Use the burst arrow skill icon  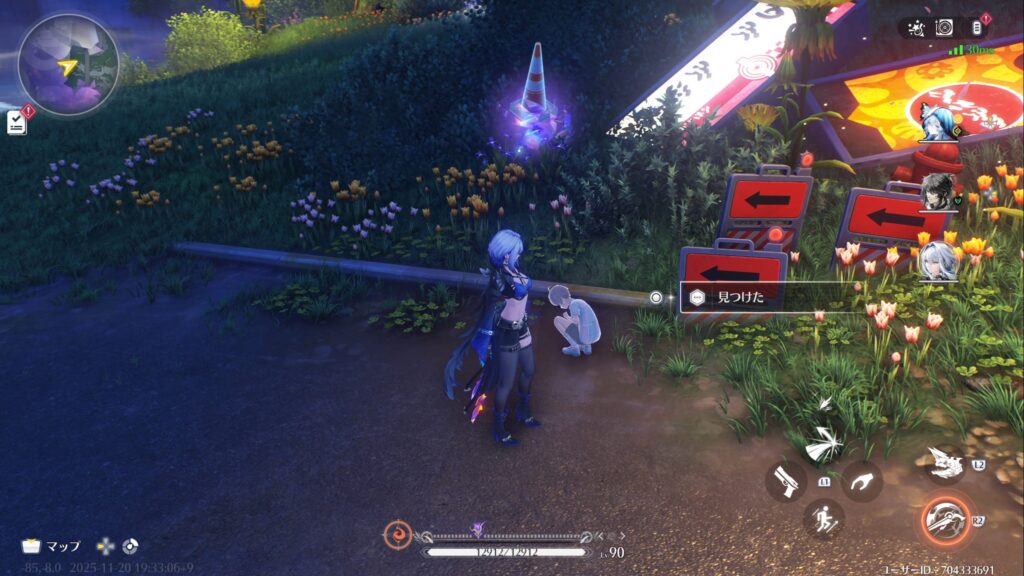(x=825, y=443)
